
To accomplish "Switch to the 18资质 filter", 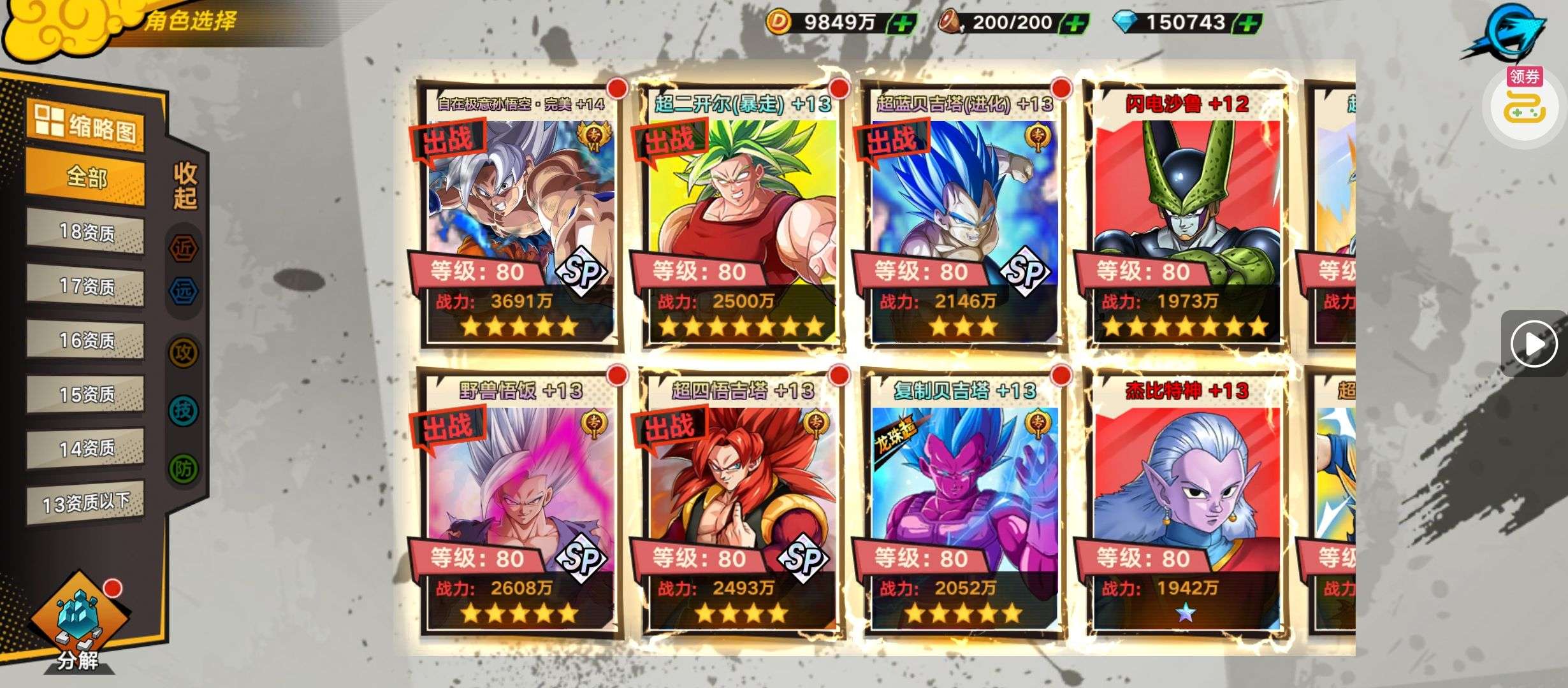I will pos(85,232).
